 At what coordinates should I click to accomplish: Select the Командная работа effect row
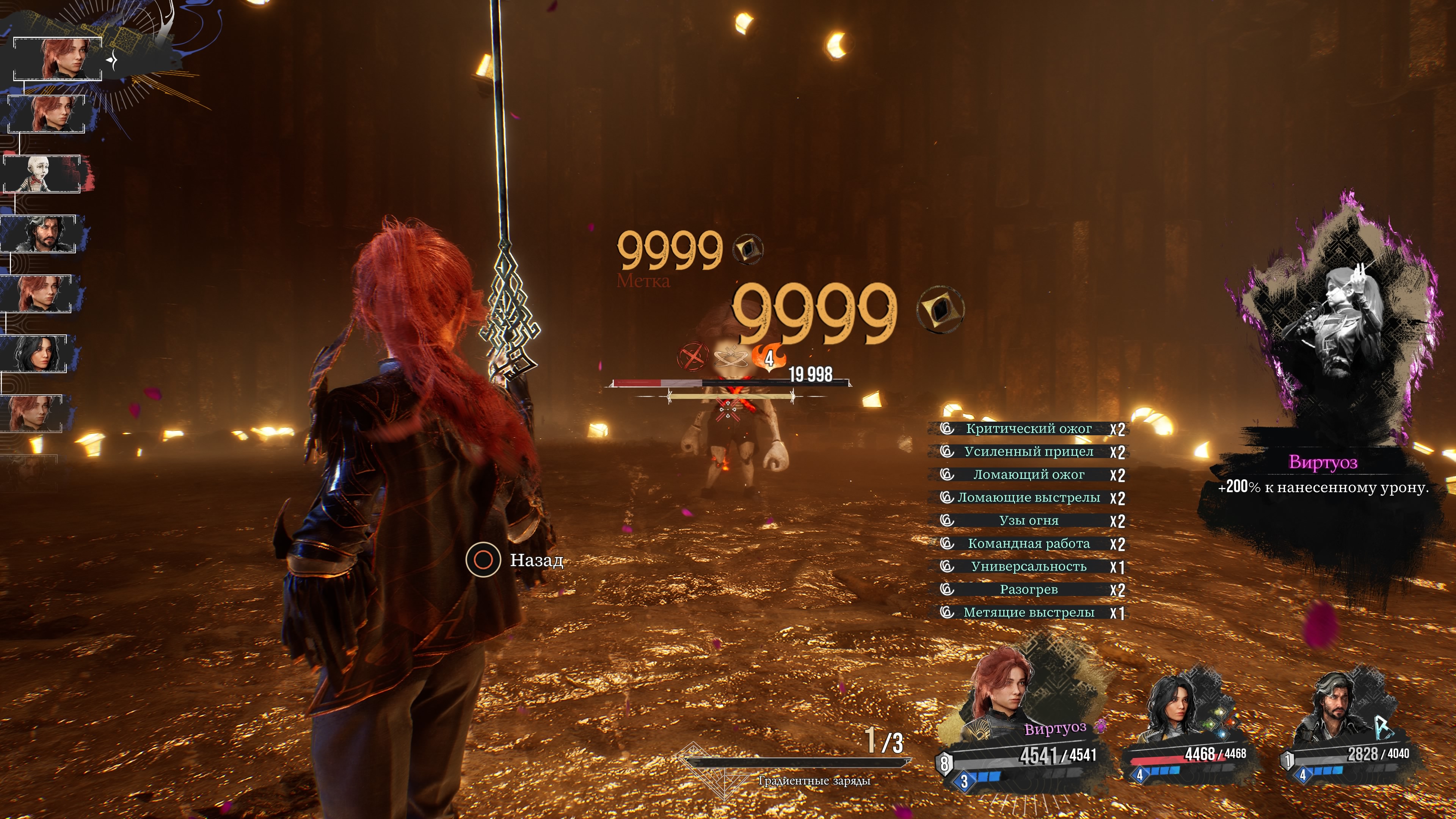point(1028,544)
